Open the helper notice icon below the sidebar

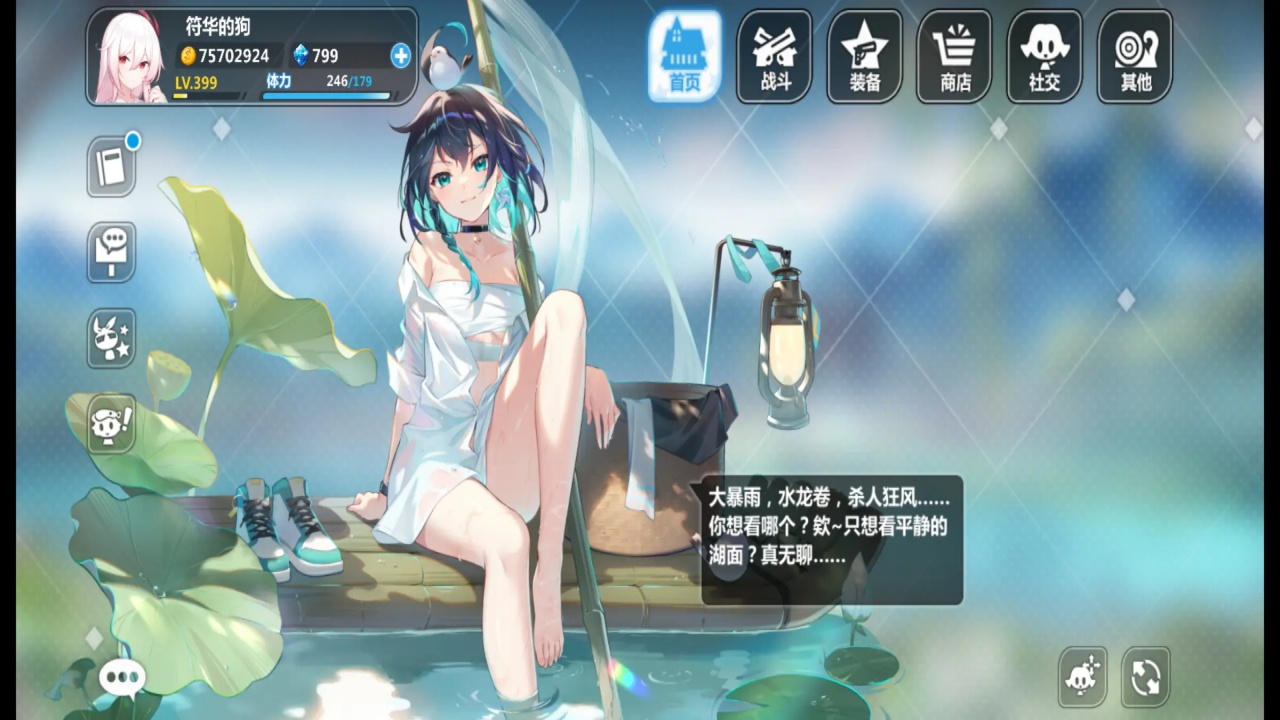[110, 425]
